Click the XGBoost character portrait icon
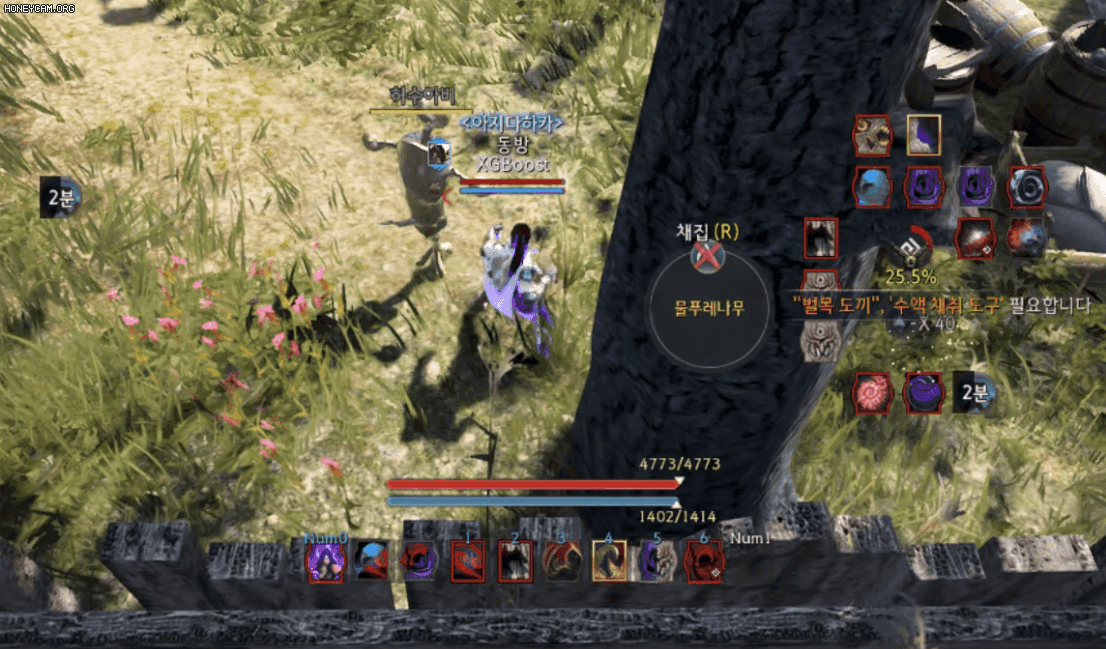 click(439, 154)
